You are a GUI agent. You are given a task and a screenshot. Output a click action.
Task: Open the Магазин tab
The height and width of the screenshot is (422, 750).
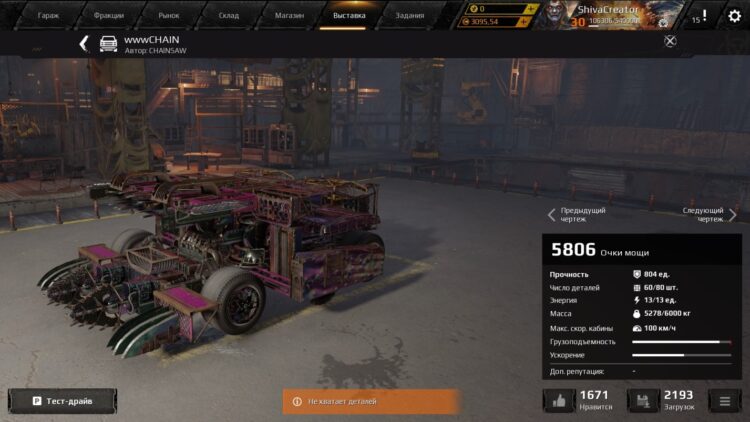point(289,15)
